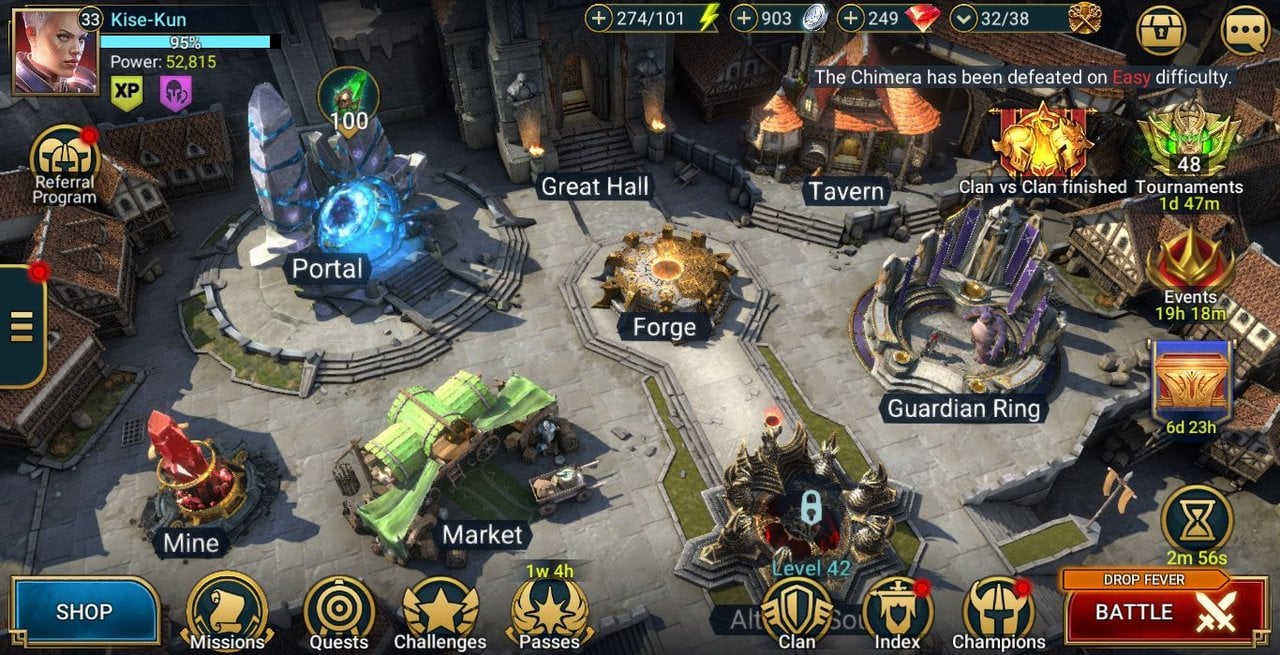1280x655 pixels.
Task: Open the Index menu
Action: click(897, 609)
